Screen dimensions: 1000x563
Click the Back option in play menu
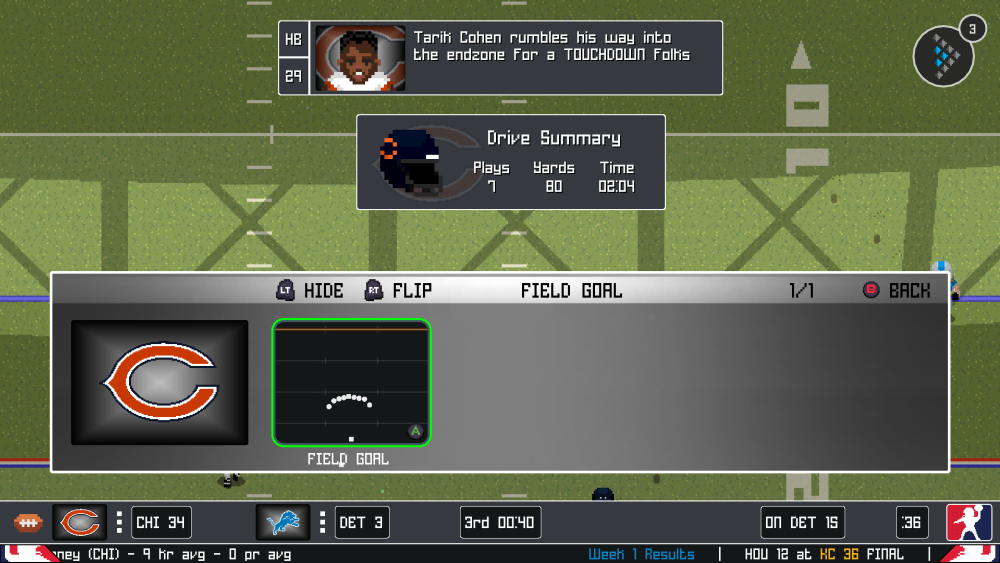(897, 291)
